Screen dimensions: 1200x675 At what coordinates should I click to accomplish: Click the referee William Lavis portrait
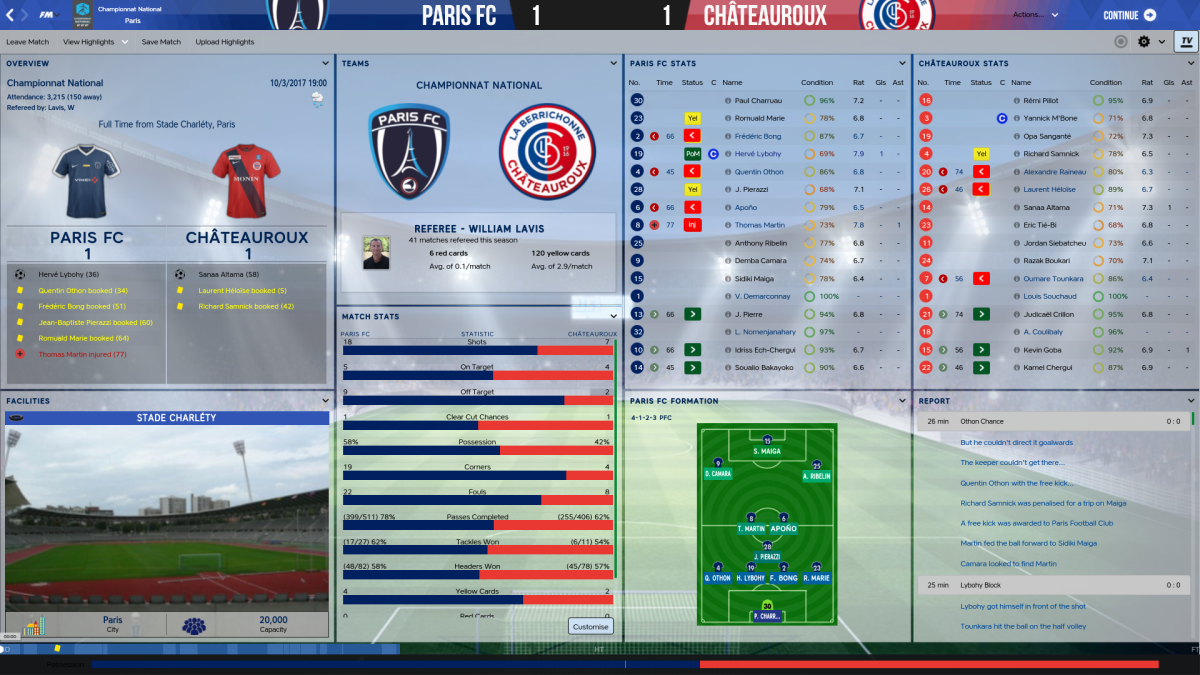point(376,253)
